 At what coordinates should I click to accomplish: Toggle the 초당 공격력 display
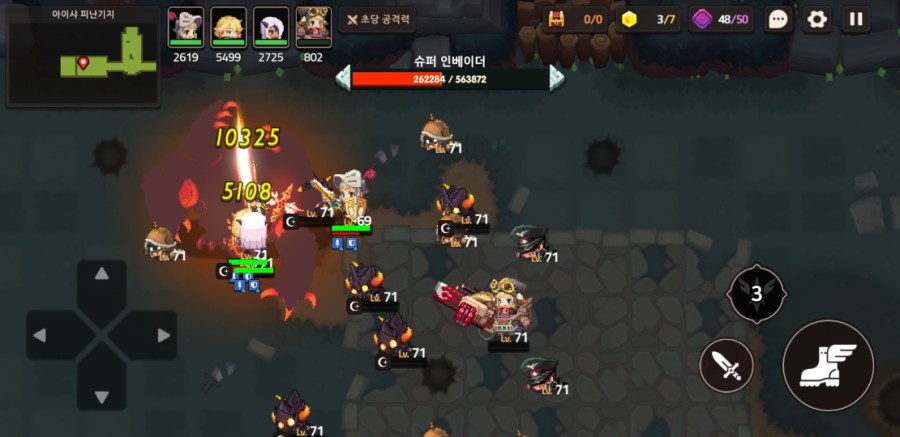click(x=377, y=19)
